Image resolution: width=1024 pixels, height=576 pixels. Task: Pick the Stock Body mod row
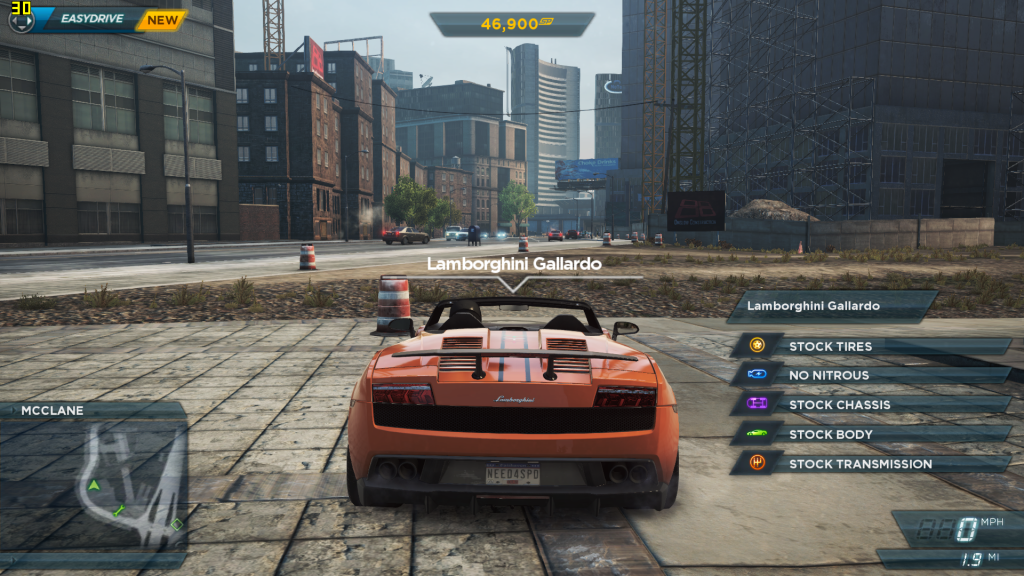880,434
